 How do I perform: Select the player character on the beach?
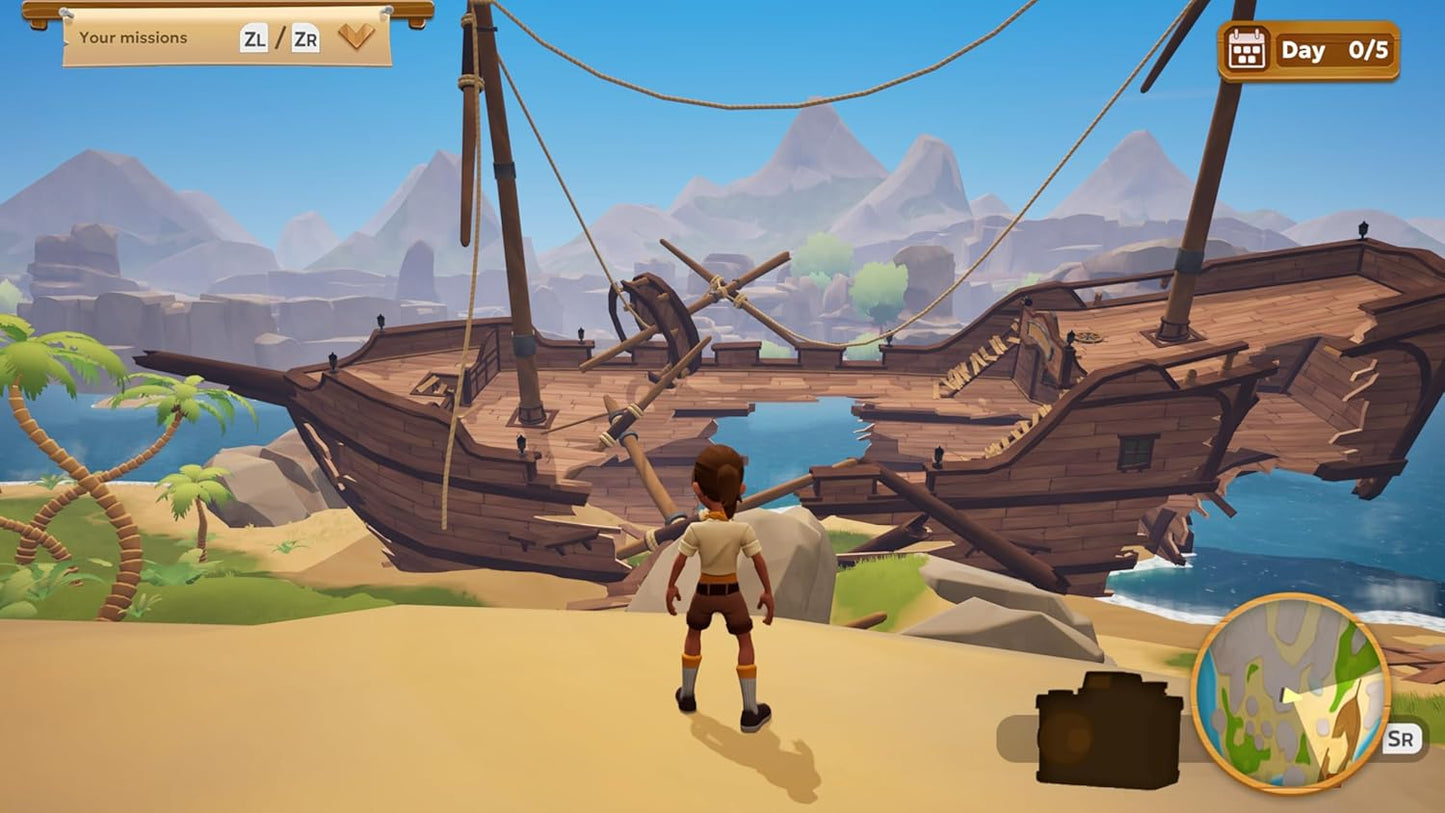click(x=722, y=590)
